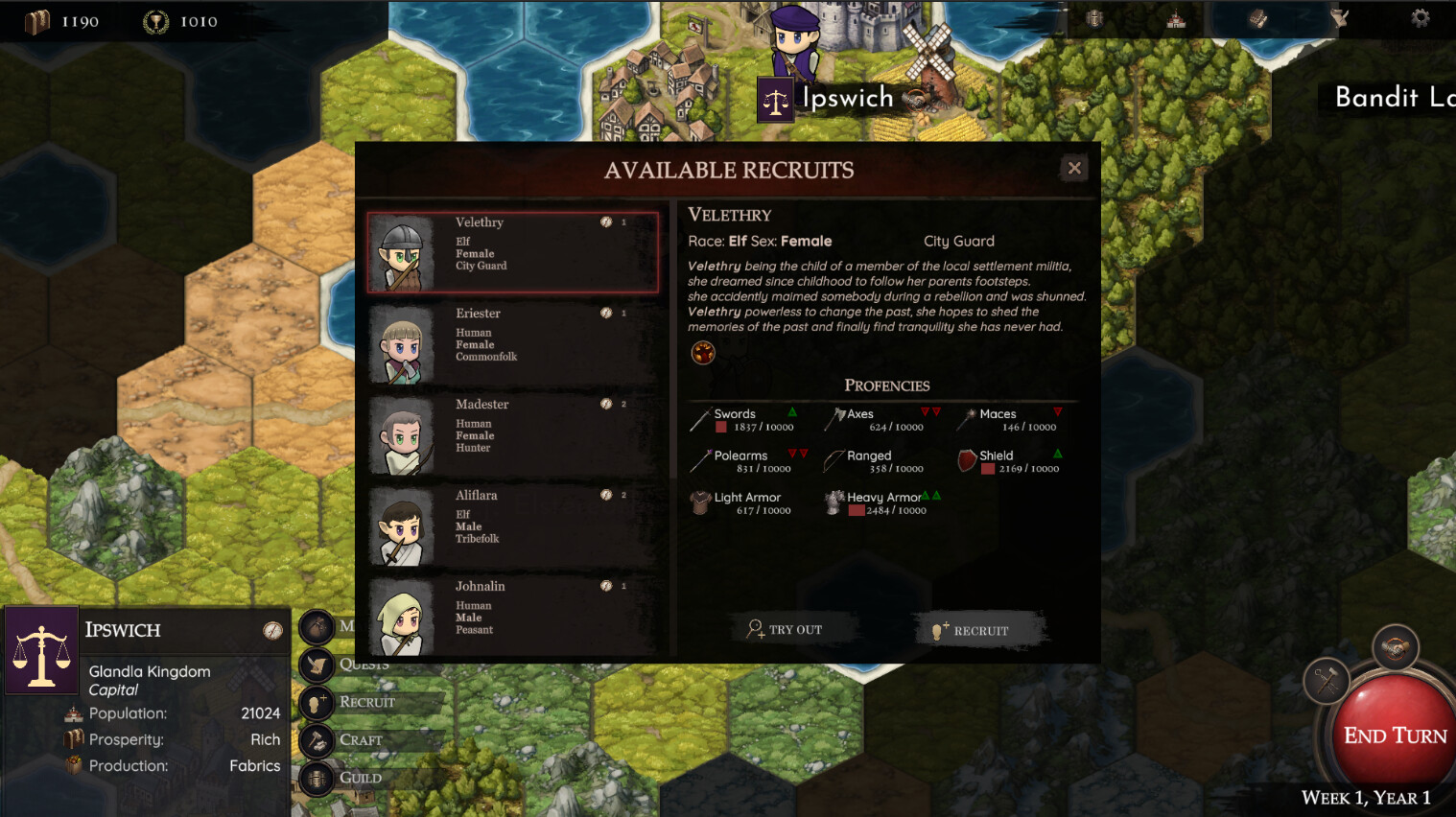Click Madester's portrait thumbnail
The image size is (1456, 817).
pos(402,437)
